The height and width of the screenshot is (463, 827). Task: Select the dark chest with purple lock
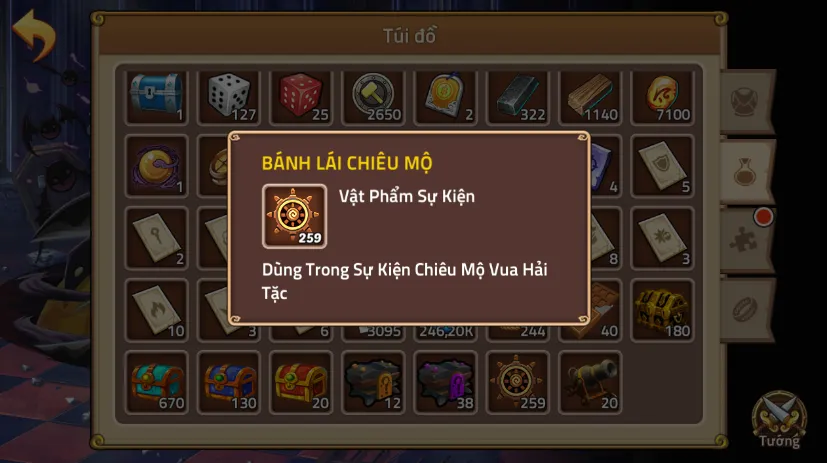[x=446, y=382]
